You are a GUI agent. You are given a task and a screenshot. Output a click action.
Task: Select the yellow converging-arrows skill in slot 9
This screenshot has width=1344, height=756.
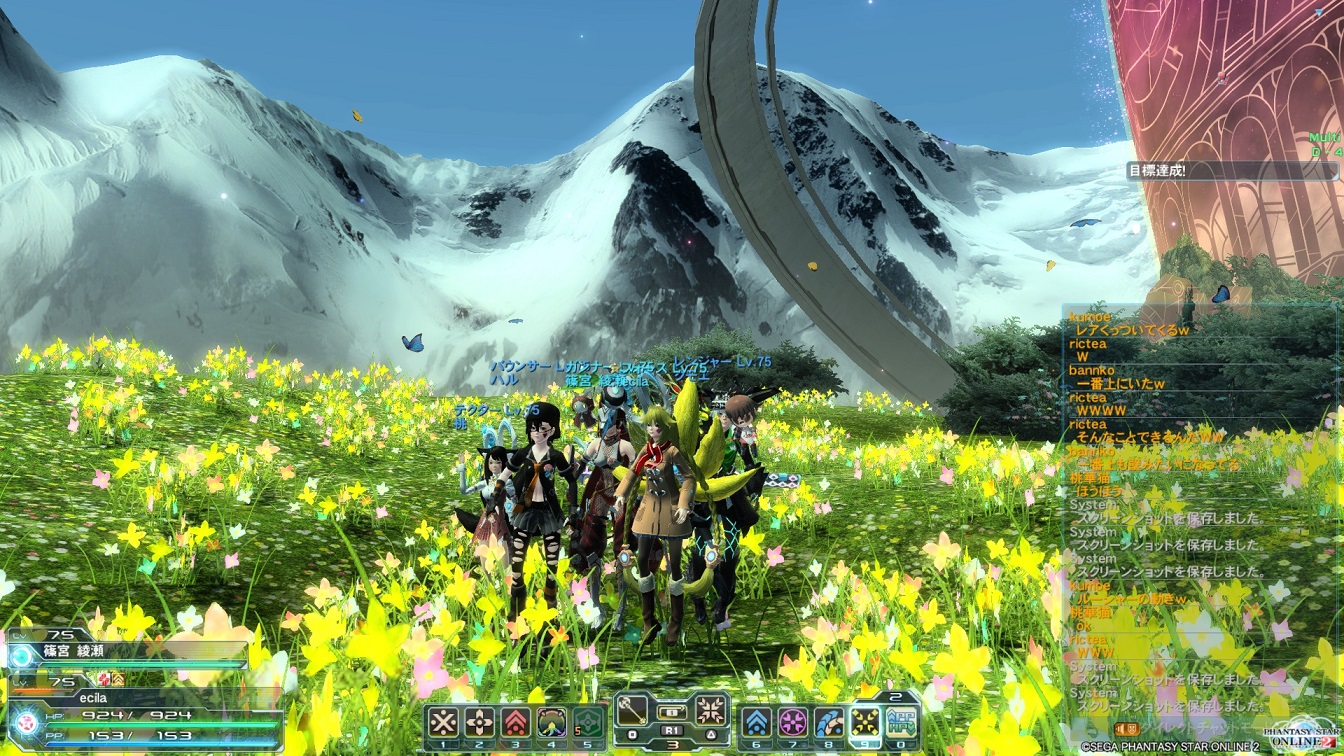(865, 722)
